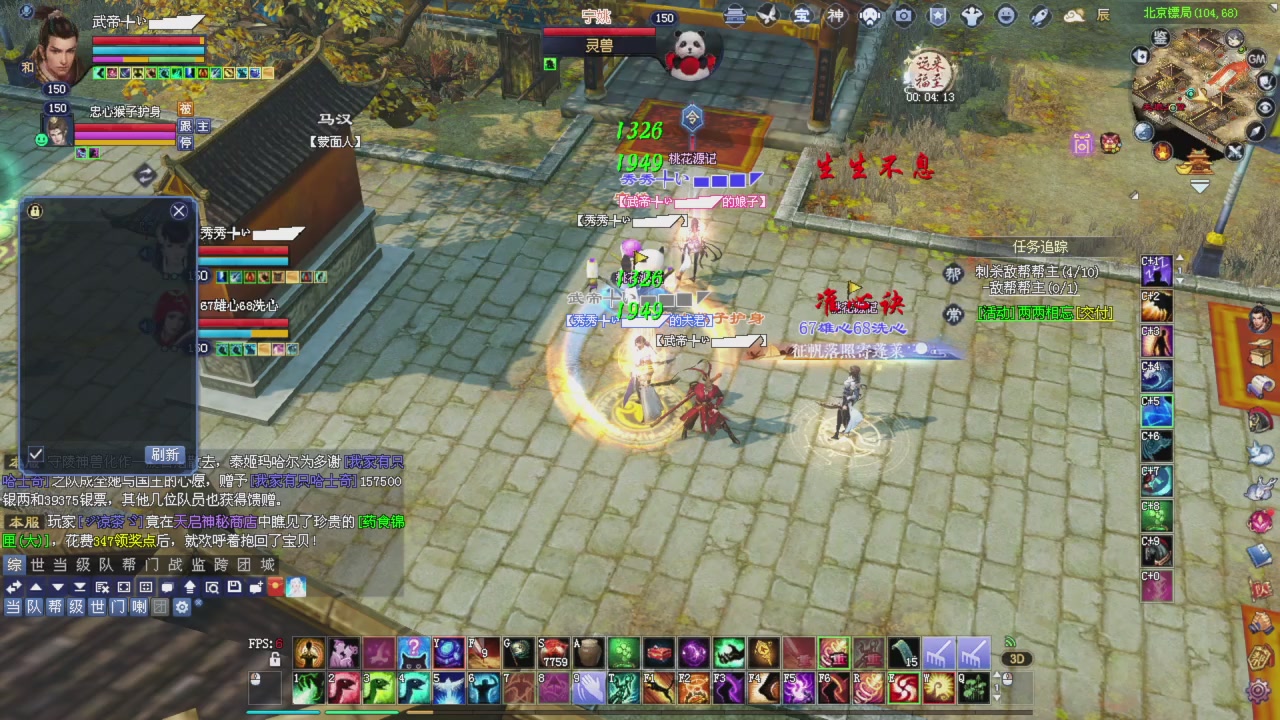Open the camera screenshot icon in top bar
1280x720 pixels.
click(x=904, y=15)
